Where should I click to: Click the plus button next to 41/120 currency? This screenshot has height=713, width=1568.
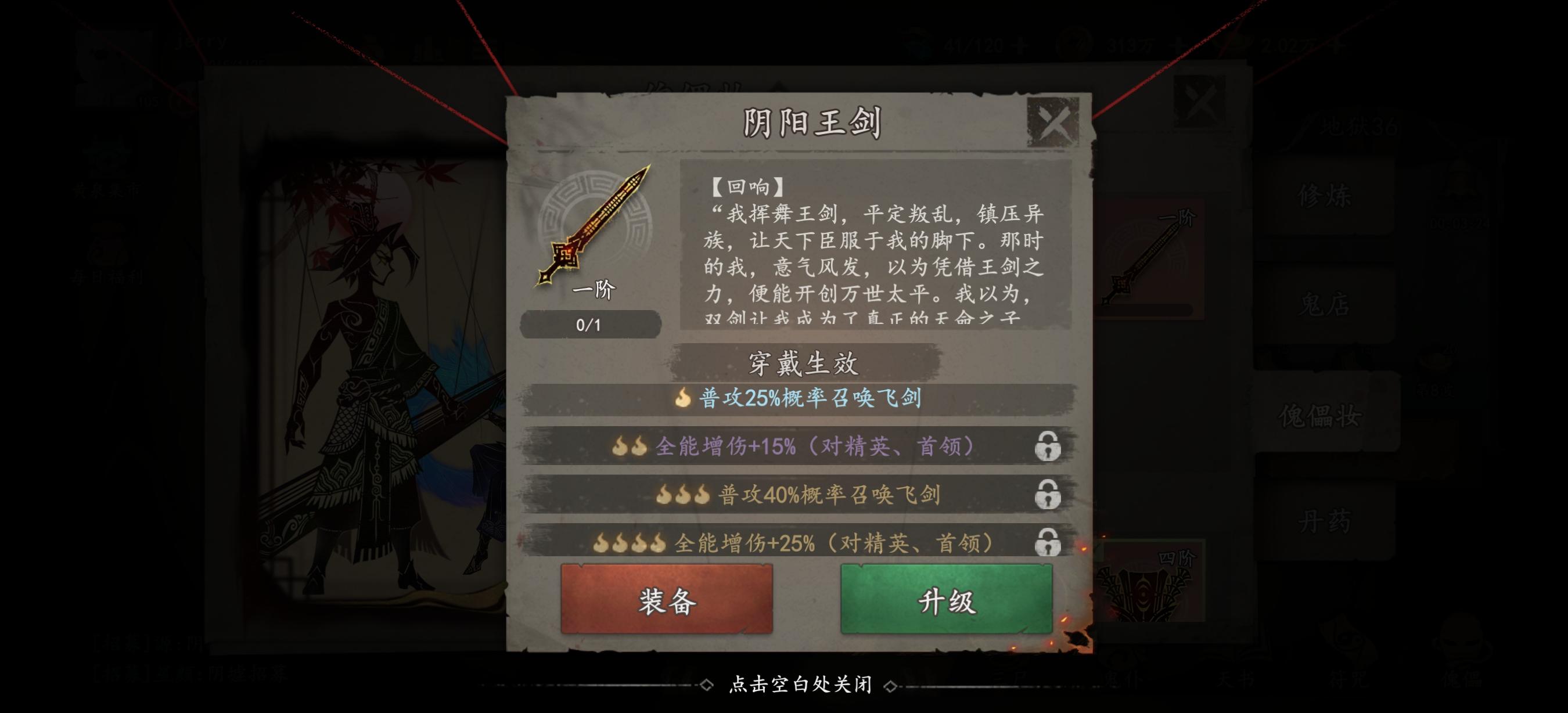click(x=1020, y=45)
